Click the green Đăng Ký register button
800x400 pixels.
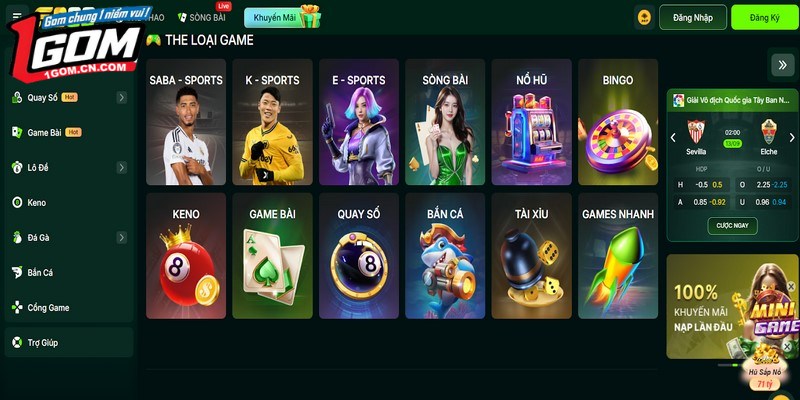[x=764, y=17]
